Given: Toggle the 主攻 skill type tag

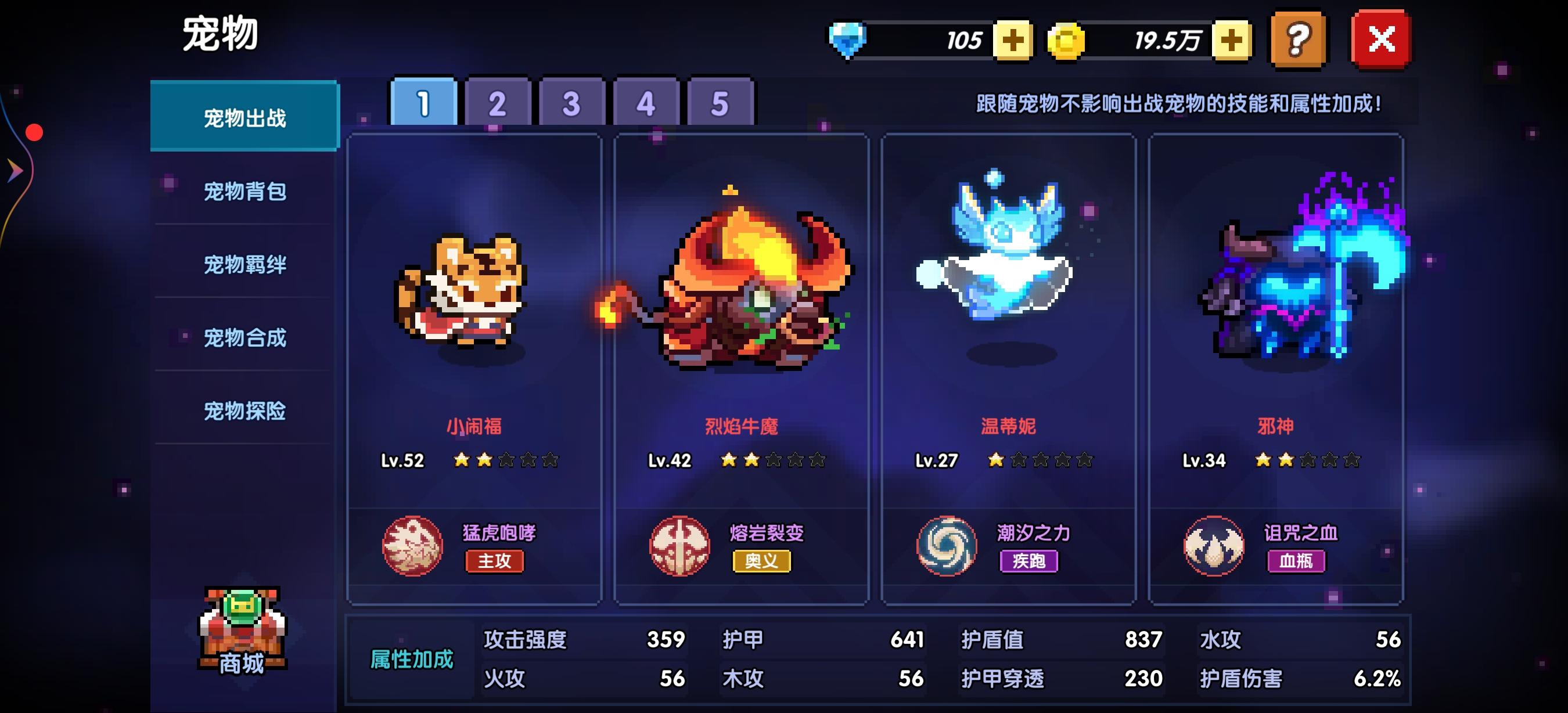Looking at the screenshot, I should (495, 563).
